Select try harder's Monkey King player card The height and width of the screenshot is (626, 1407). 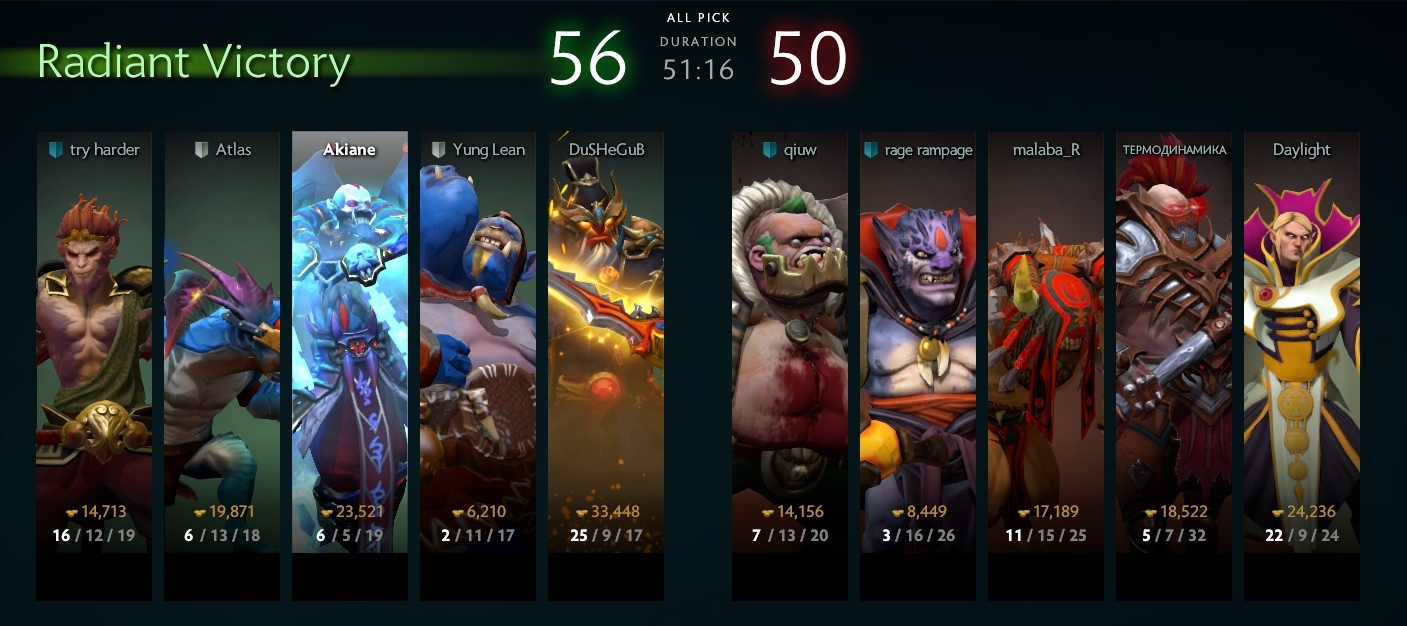click(94, 340)
